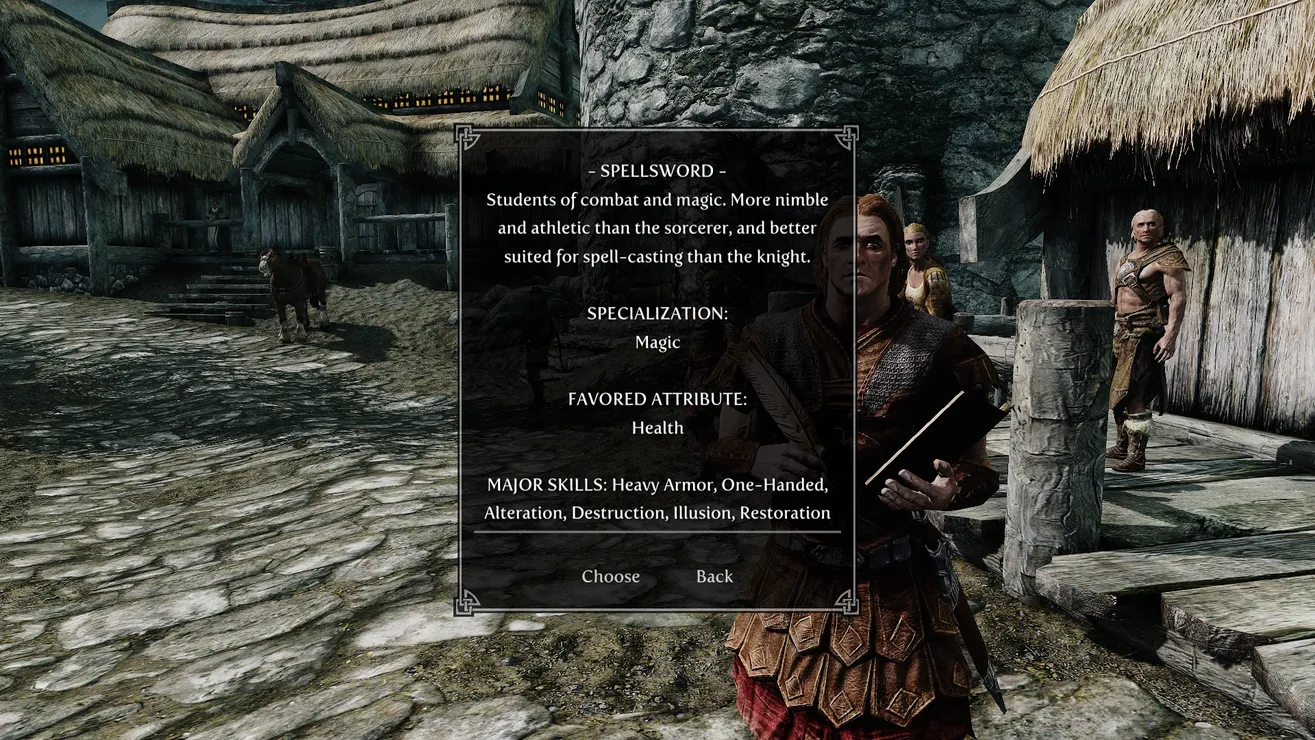The width and height of the screenshot is (1315, 740).
Task: Click the Health favored attribute label
Action: (x=657, y=427)
